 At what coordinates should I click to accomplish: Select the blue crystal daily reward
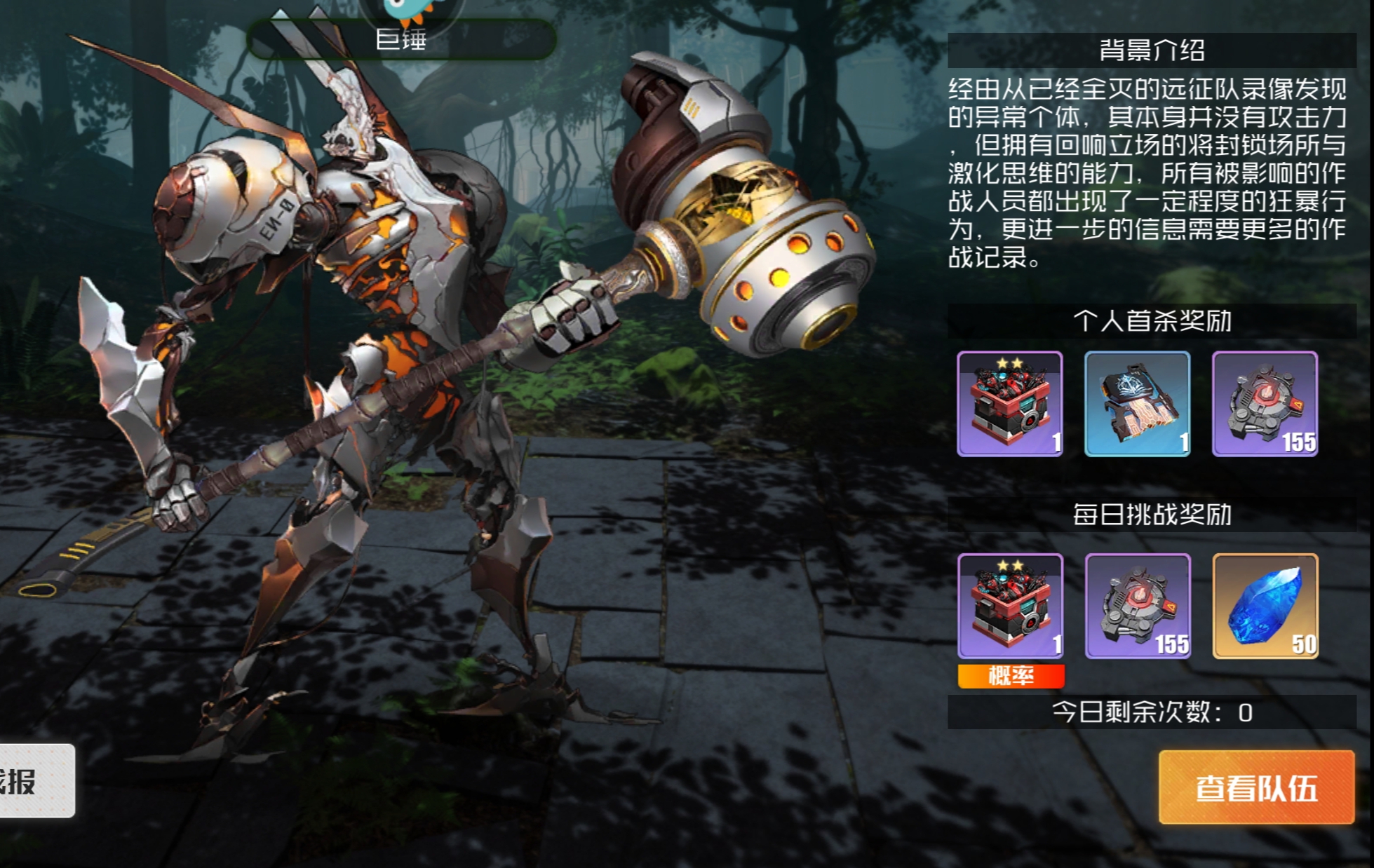[x=1265, y=606]
